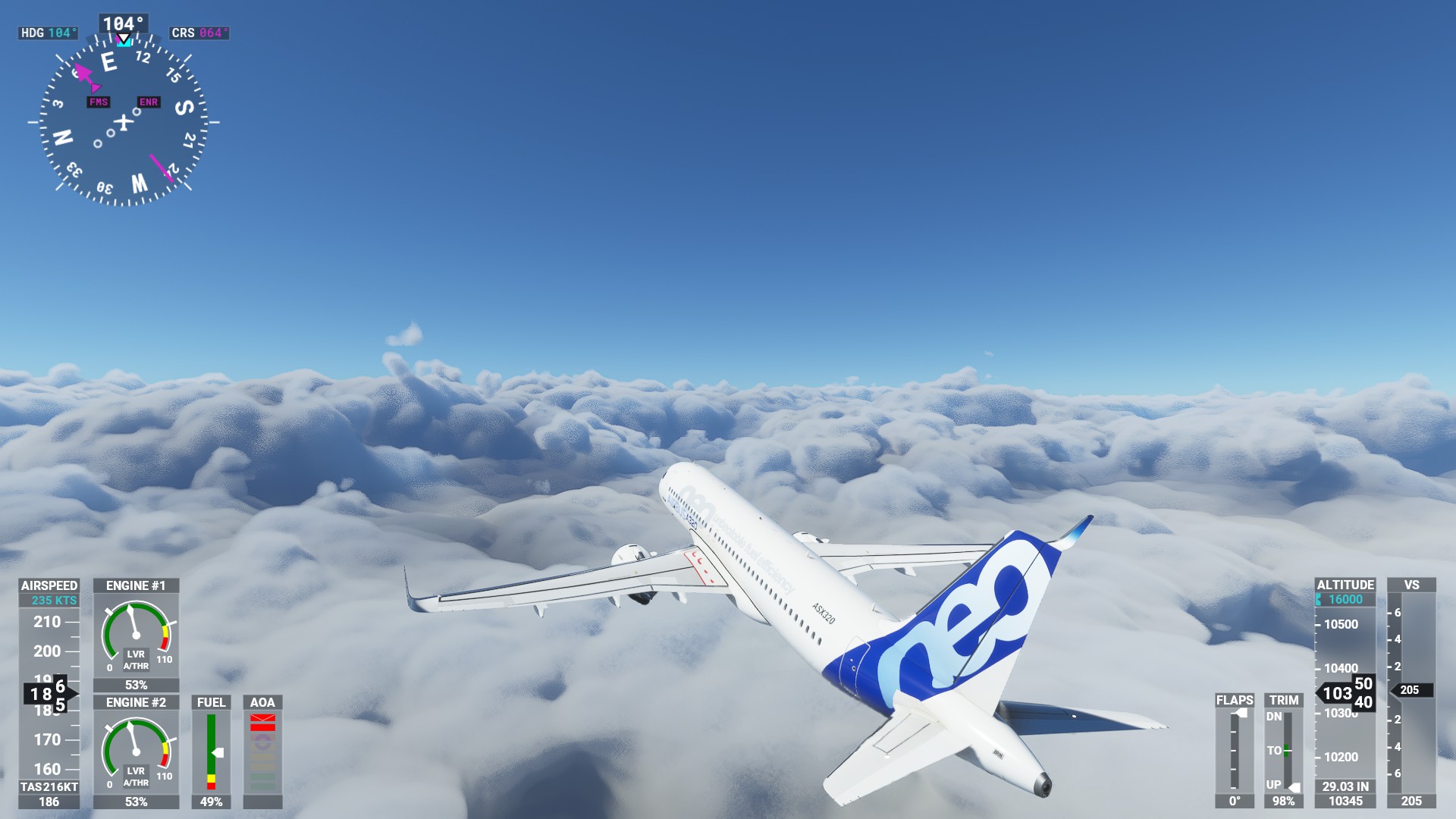Viewport: 1456px width, 819px height.
Task: Open the HDG 104° heading selector
Action: click(x=48, y=33)
